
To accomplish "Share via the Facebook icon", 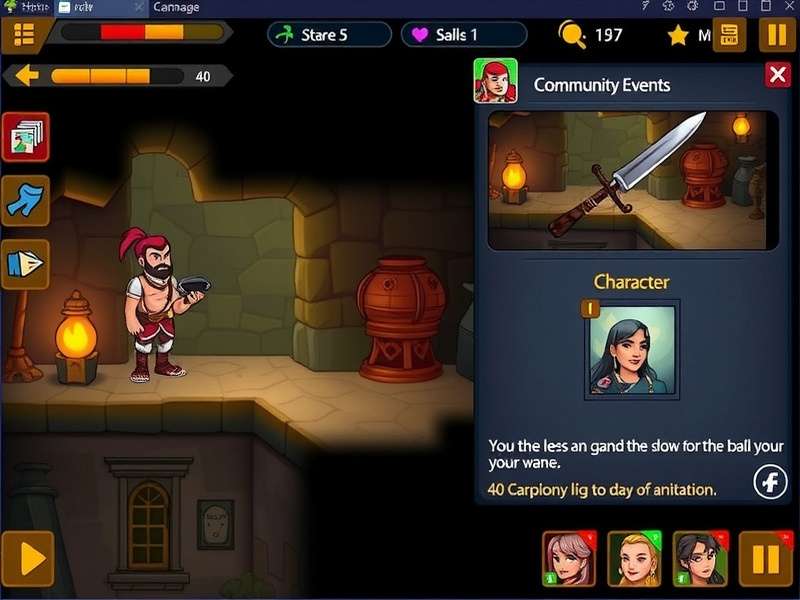I will (x=770, y=483).
